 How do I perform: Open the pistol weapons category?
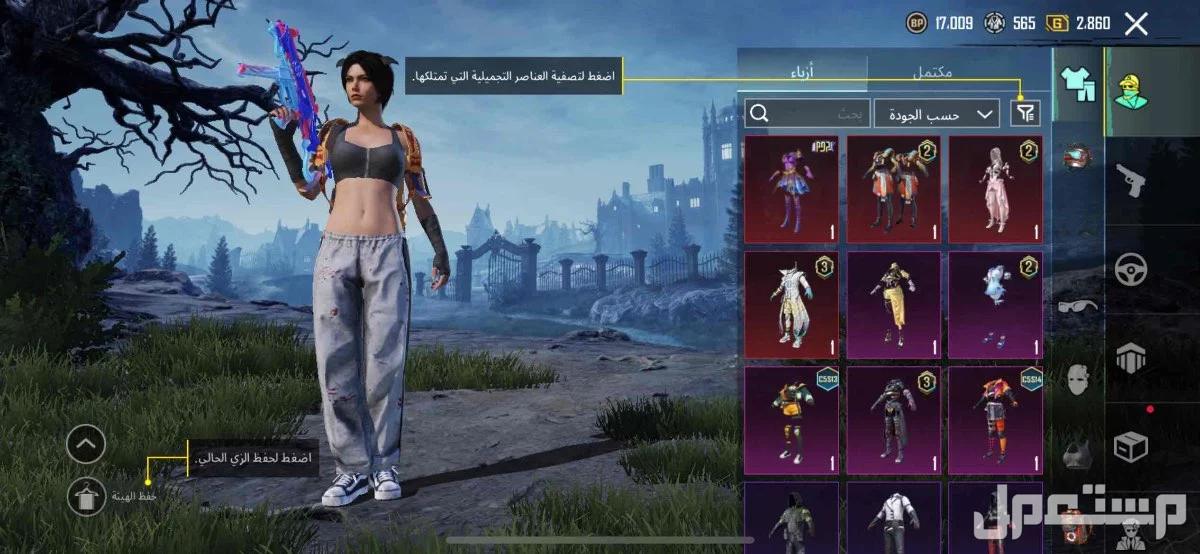click(x=1131, y=181)
